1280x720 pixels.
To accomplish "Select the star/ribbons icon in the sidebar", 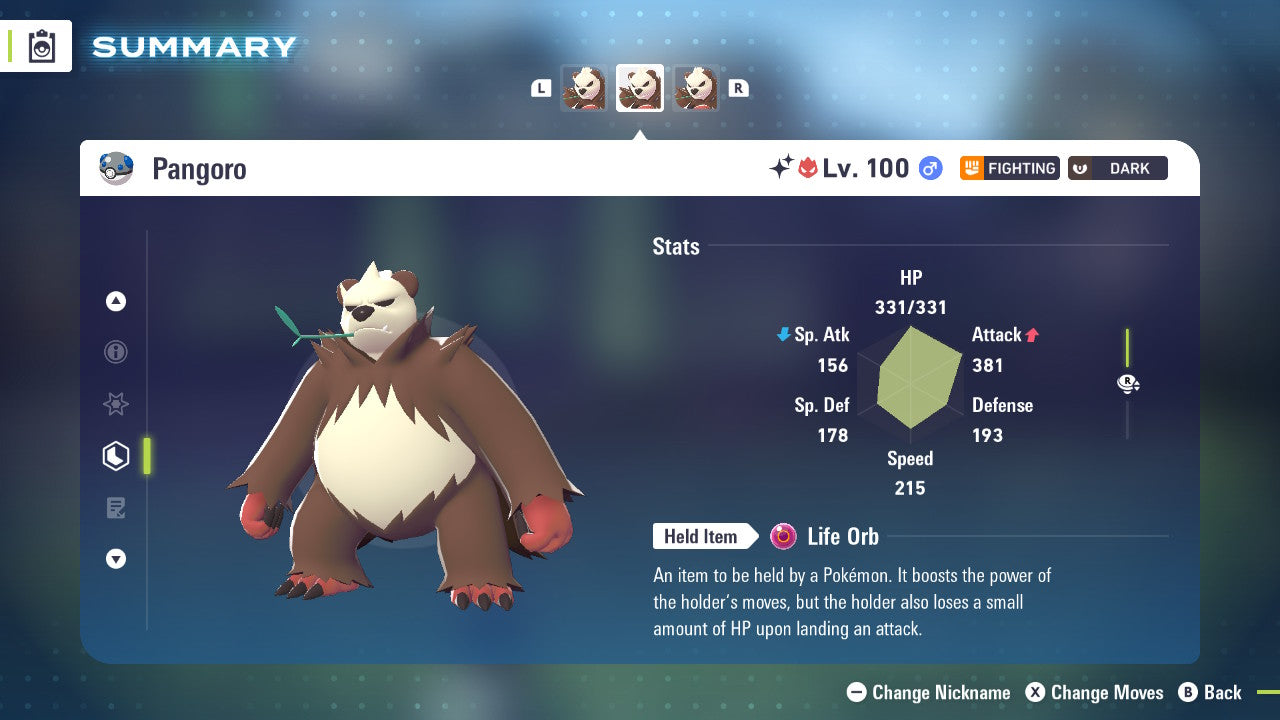I will [116, 404].
